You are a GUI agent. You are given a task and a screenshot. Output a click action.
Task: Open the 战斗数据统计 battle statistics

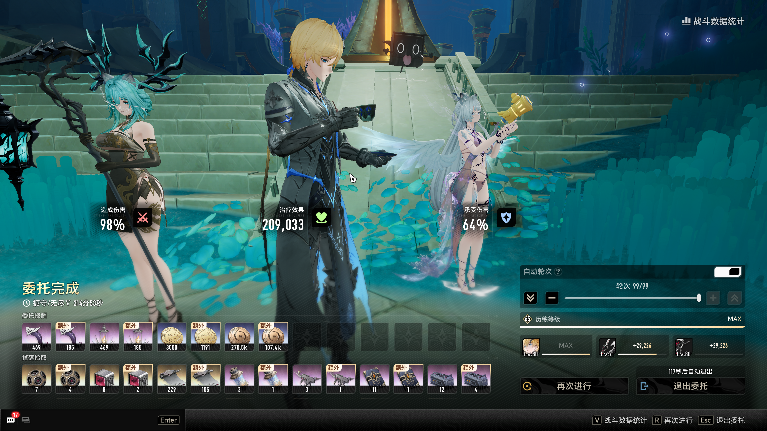point(713,20)
